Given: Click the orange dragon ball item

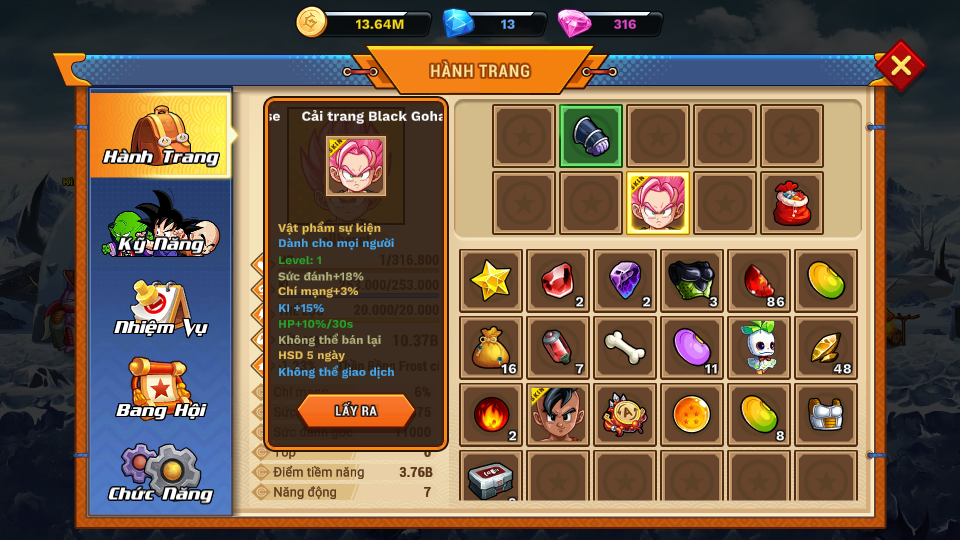Looking at the screenshot, I should [x=692, y=414].
